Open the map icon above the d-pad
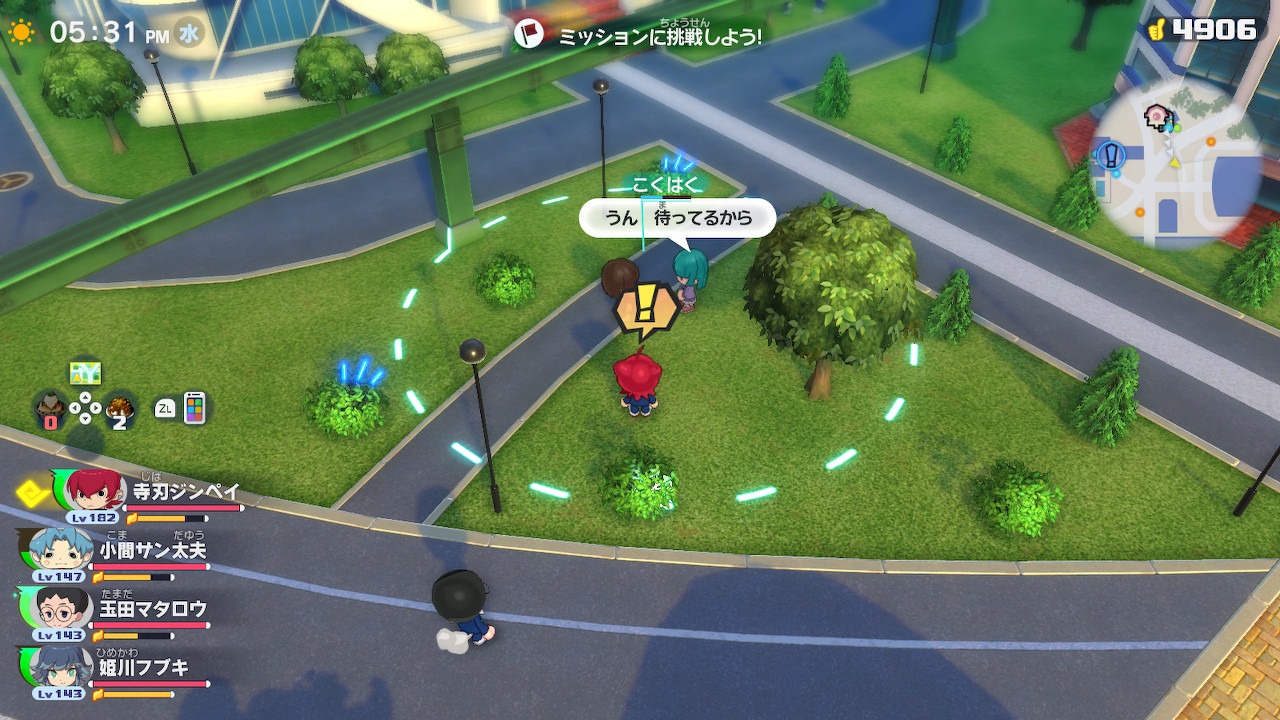 tap(85, 373)
